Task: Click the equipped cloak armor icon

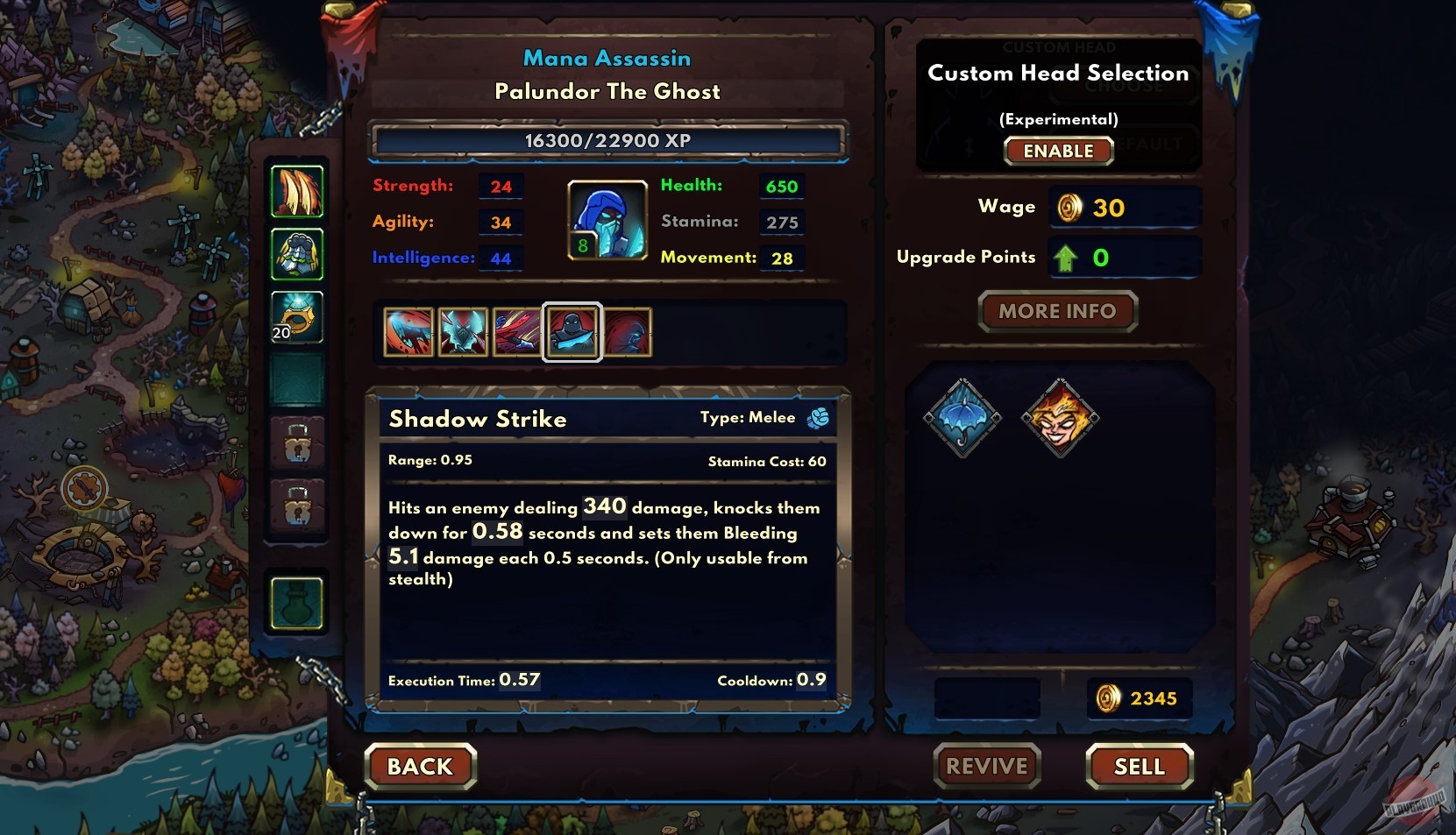Action: point(298,254)
